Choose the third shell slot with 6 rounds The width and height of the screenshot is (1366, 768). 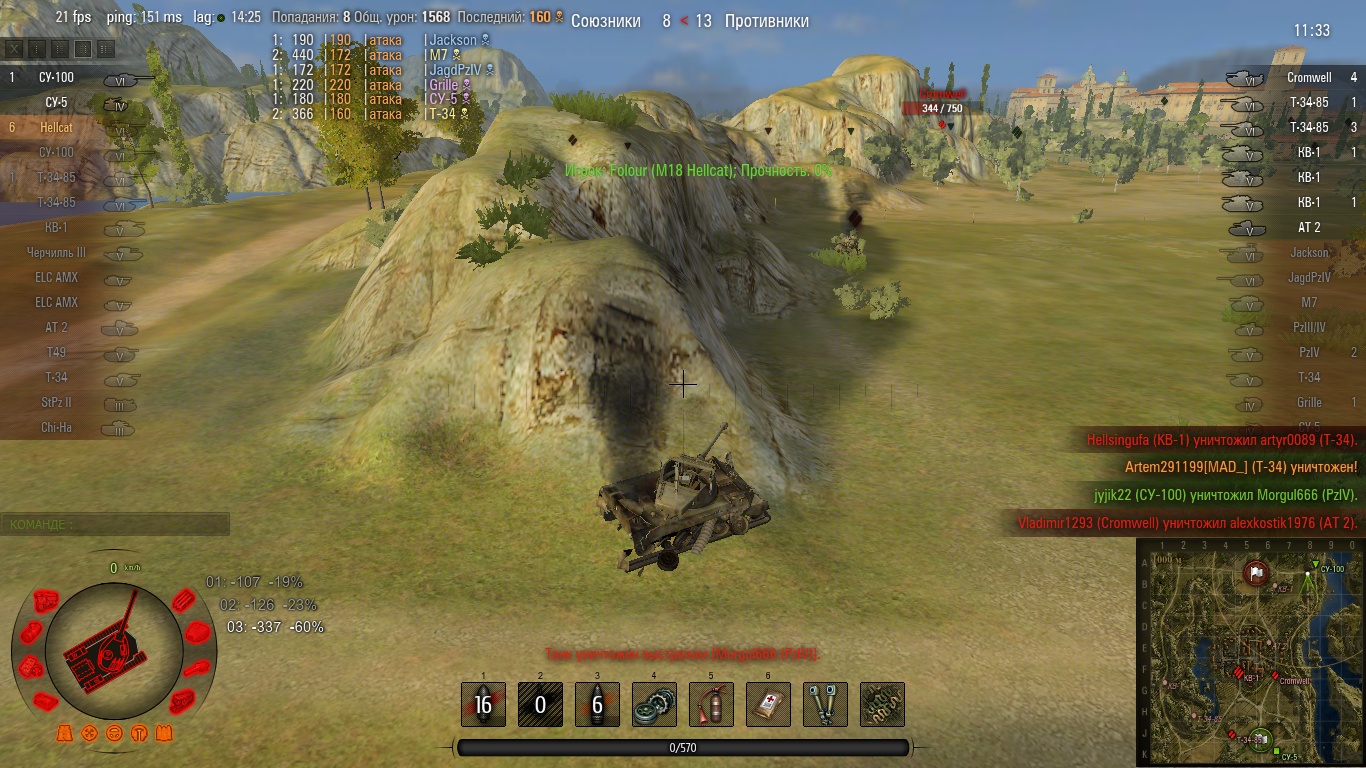(597, 704)
